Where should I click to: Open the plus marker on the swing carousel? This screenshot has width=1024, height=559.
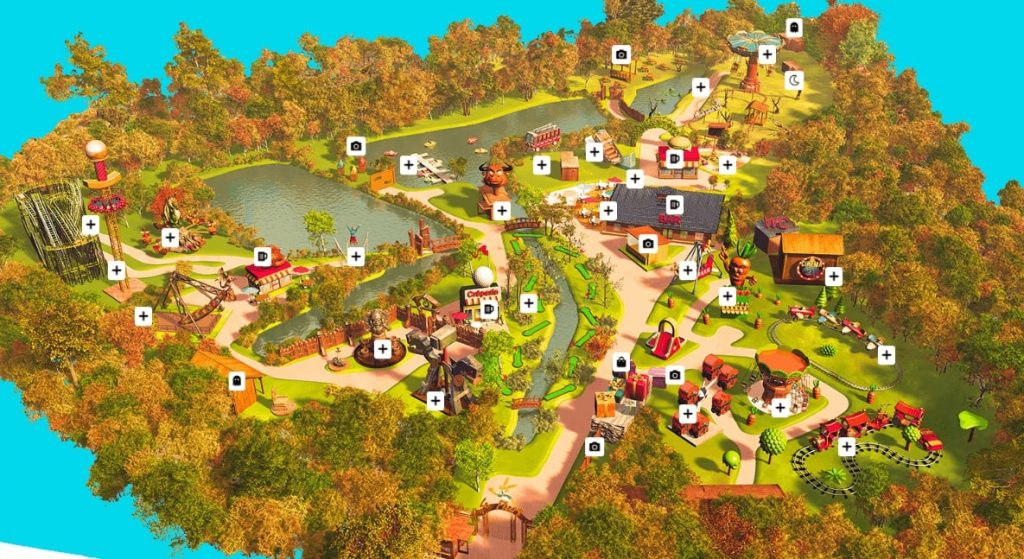[x=767, y=54]
